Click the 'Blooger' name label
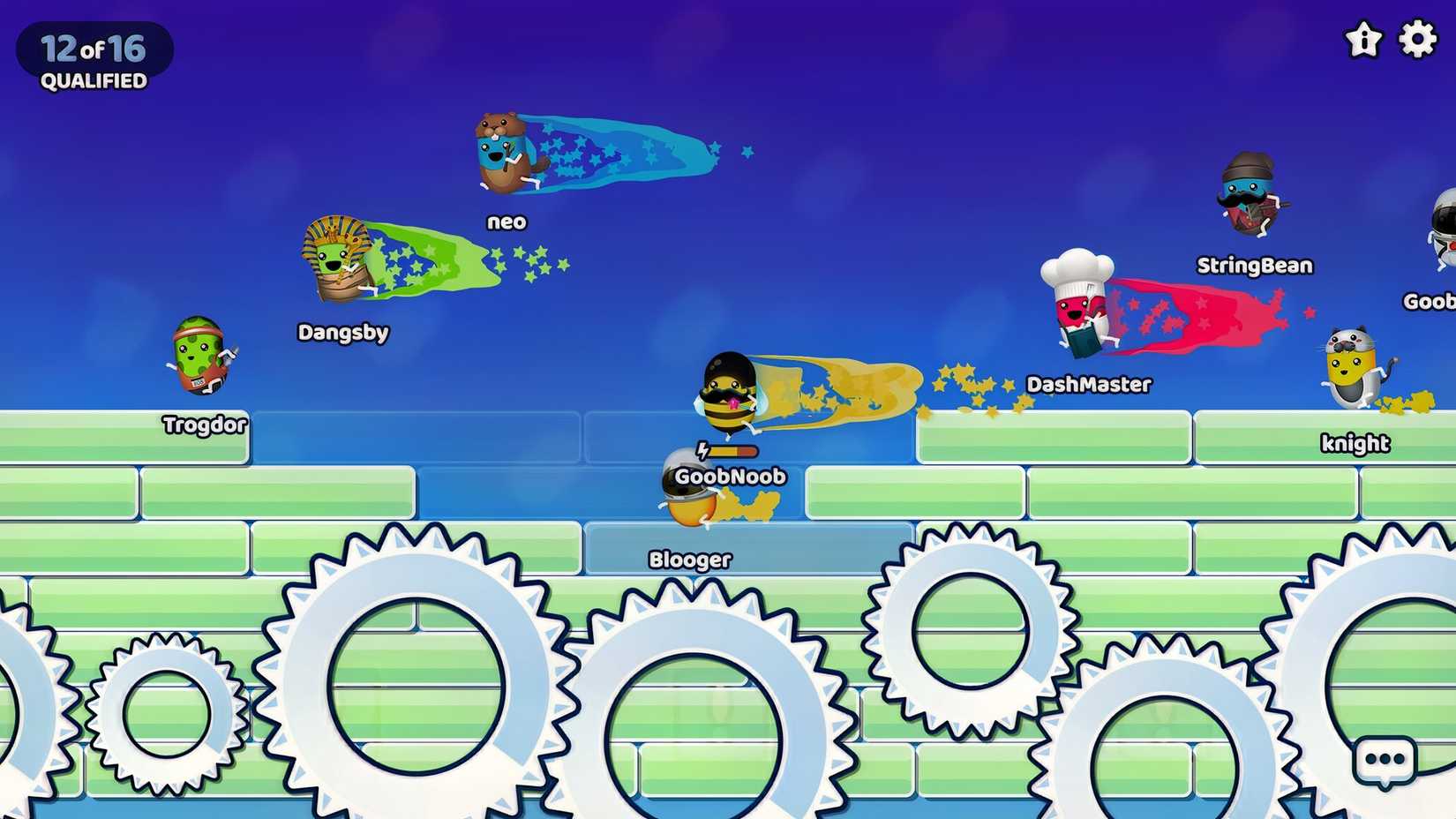 (689, 558)
